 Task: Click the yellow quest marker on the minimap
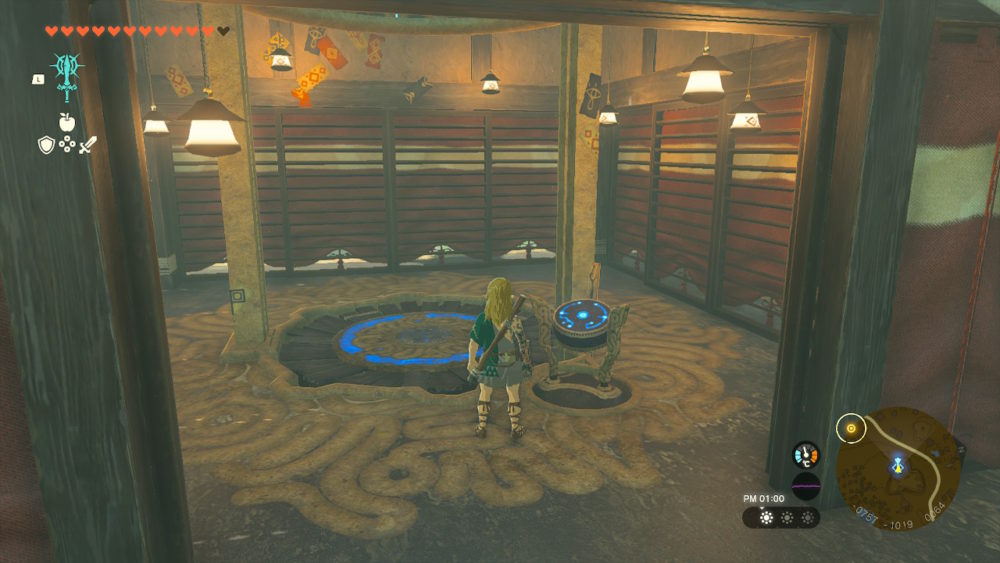[x=851, y=430]
